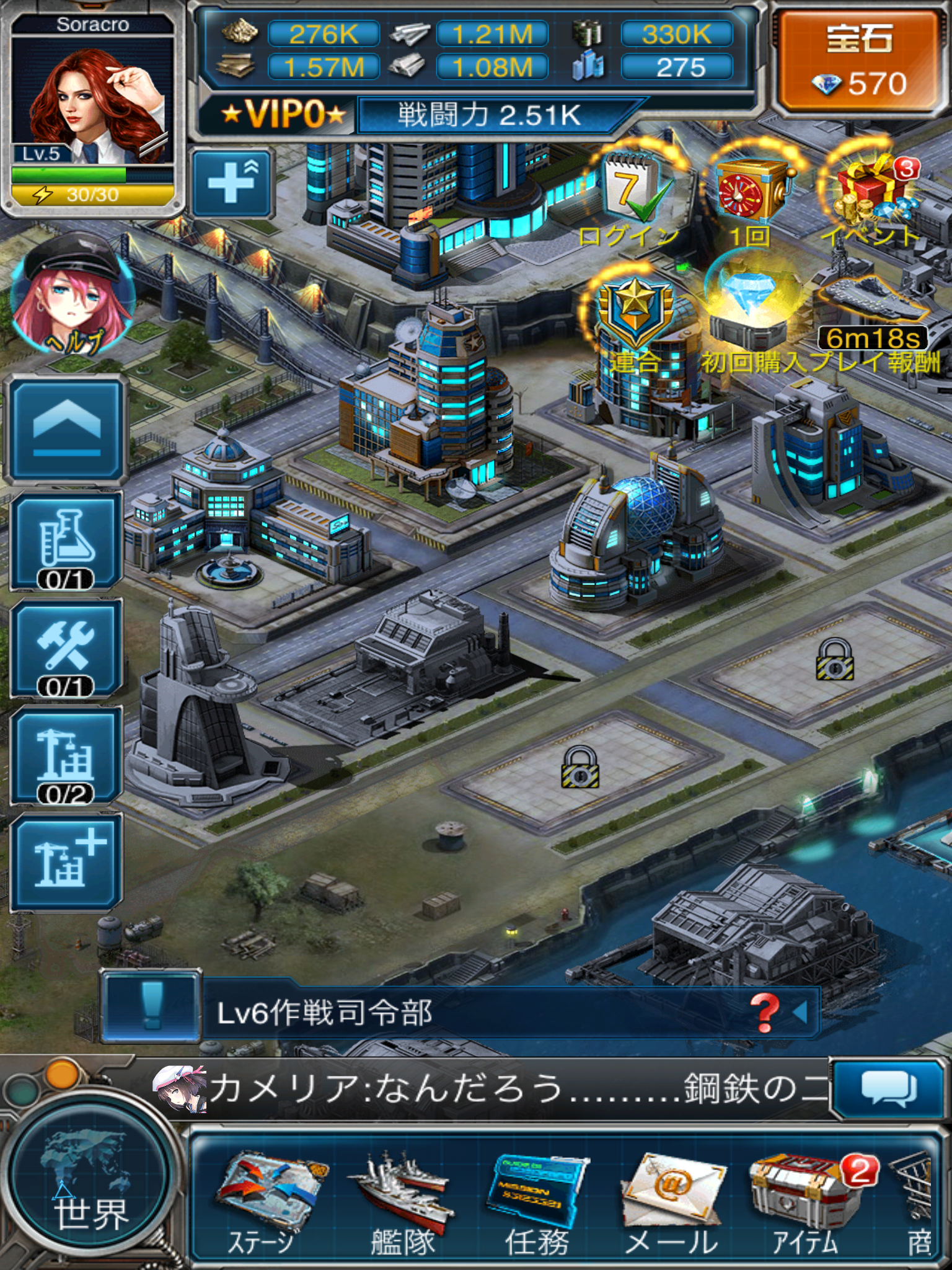Open the hammer and wrench repair queue
This screenshot has height=1270, width=952.
pos(66,649)
